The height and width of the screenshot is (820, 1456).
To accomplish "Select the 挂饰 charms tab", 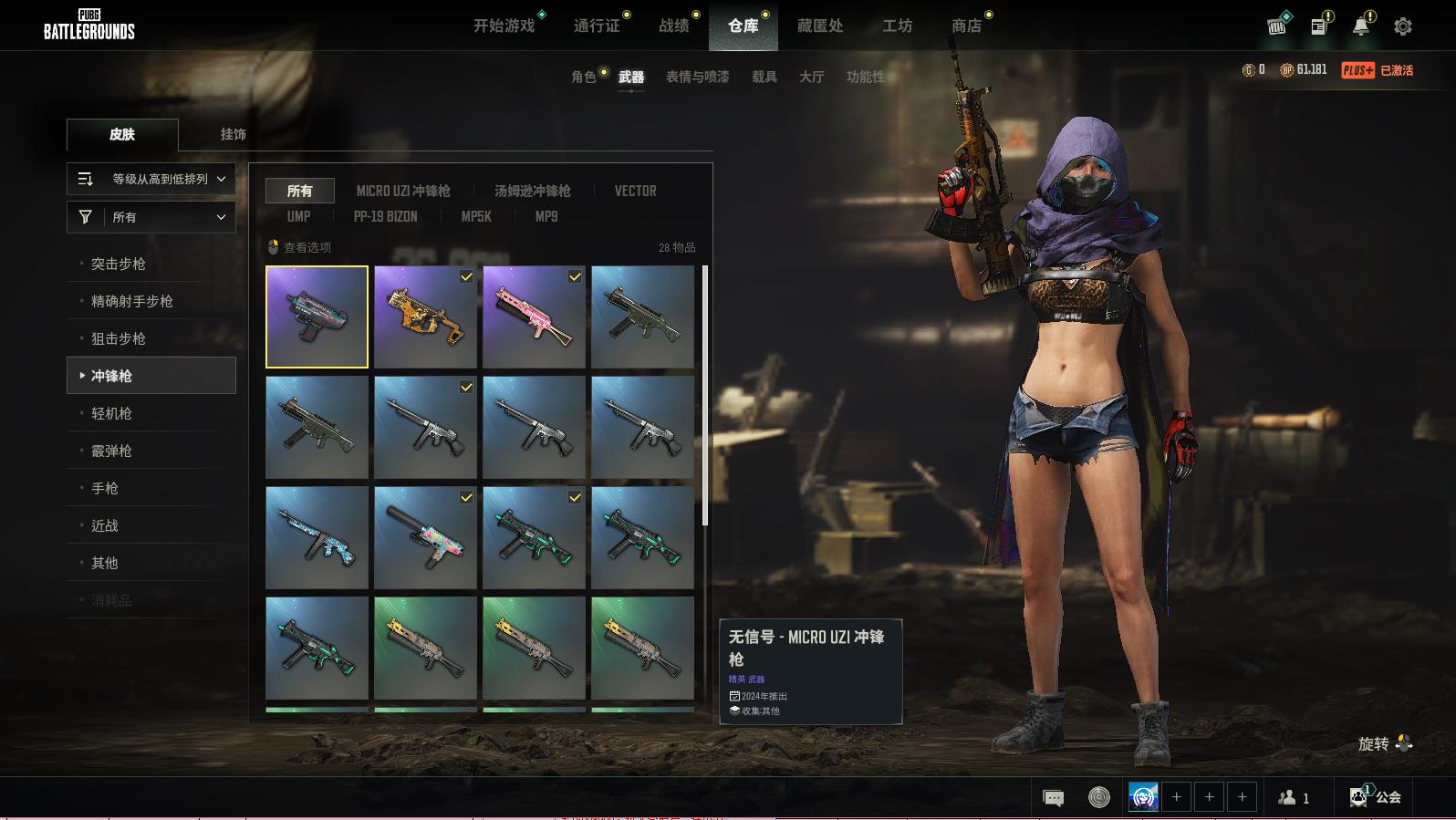I will click(x=233, y=134).
